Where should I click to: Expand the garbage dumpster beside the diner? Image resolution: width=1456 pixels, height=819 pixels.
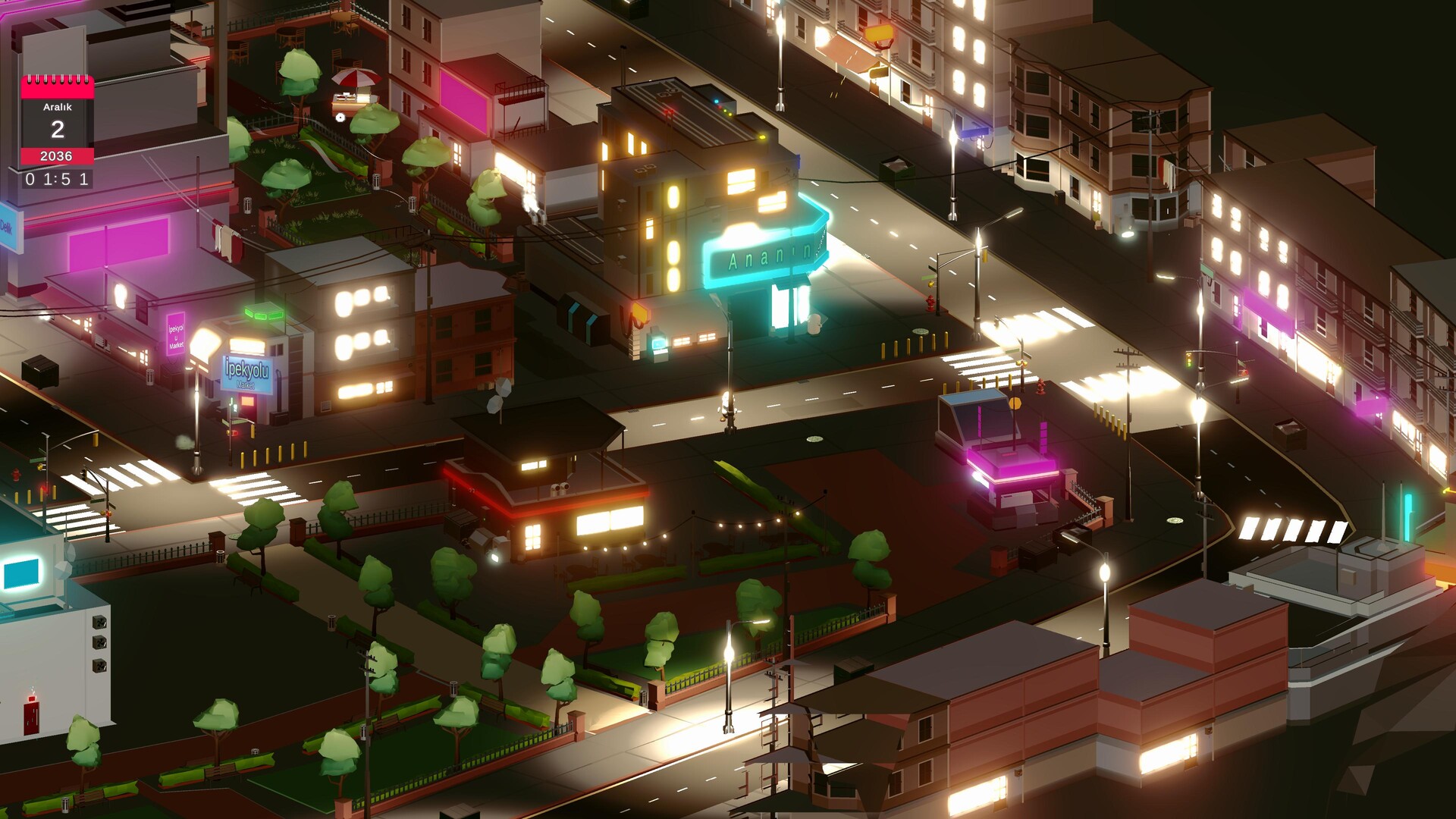pyautogui.click(x=462, y=525)
